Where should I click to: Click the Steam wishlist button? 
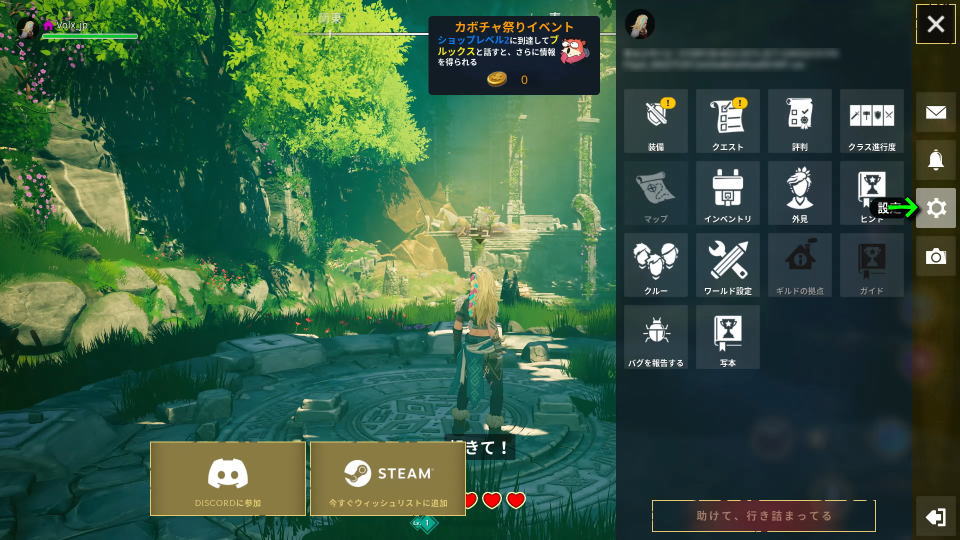[x=388, y=478]
